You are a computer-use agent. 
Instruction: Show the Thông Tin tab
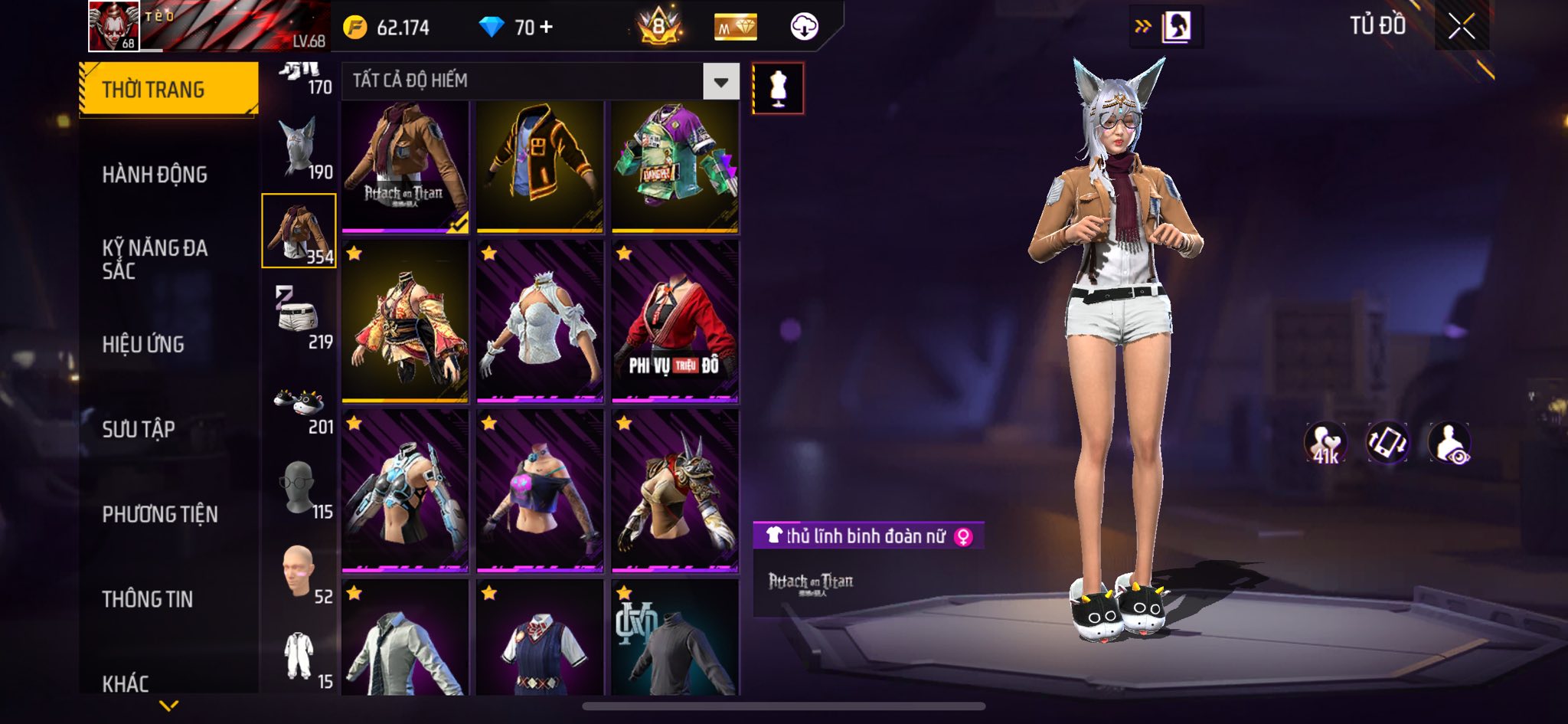coord(148,599)
